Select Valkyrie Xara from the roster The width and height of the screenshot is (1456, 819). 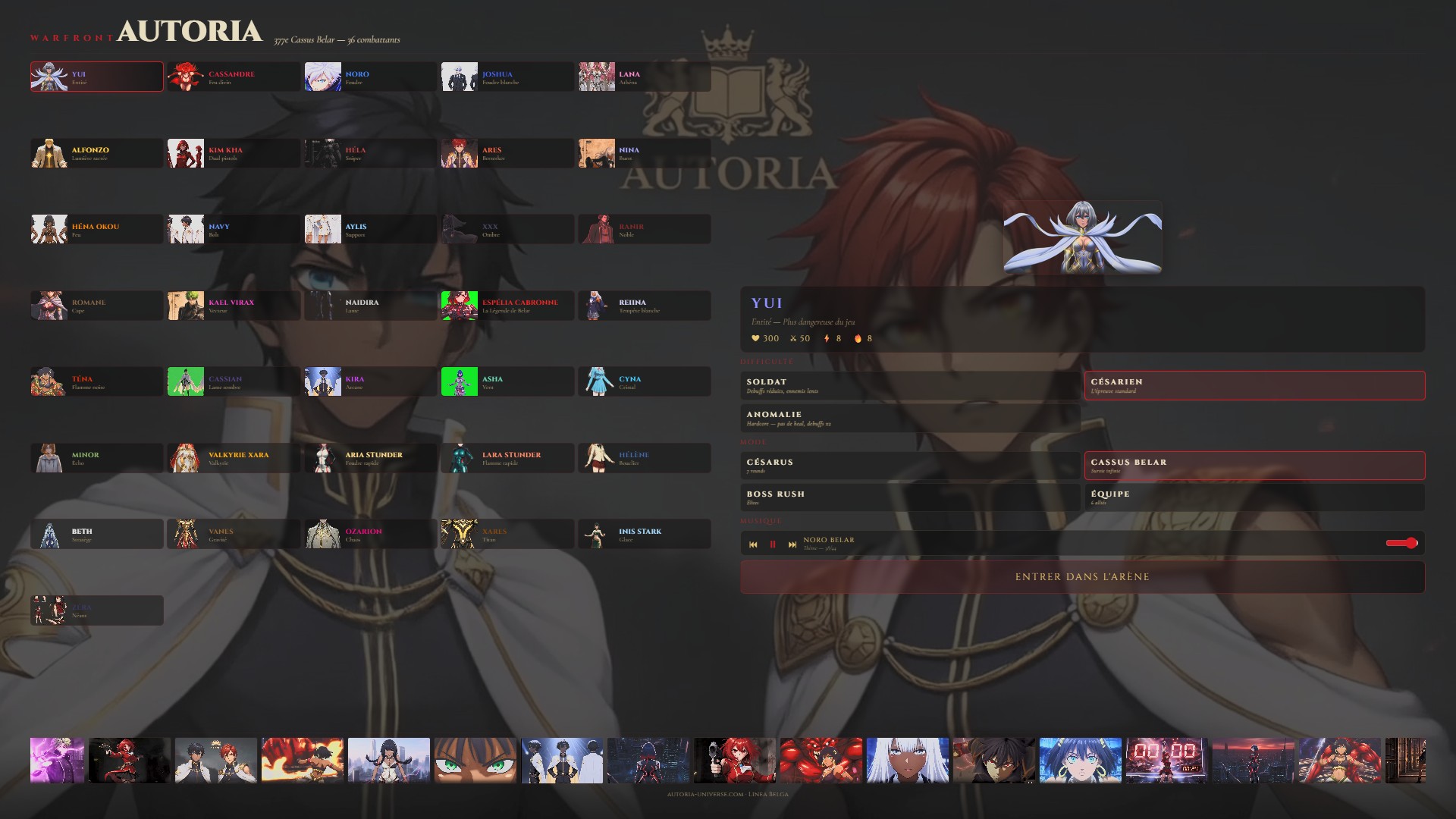[x=234, y=458]
